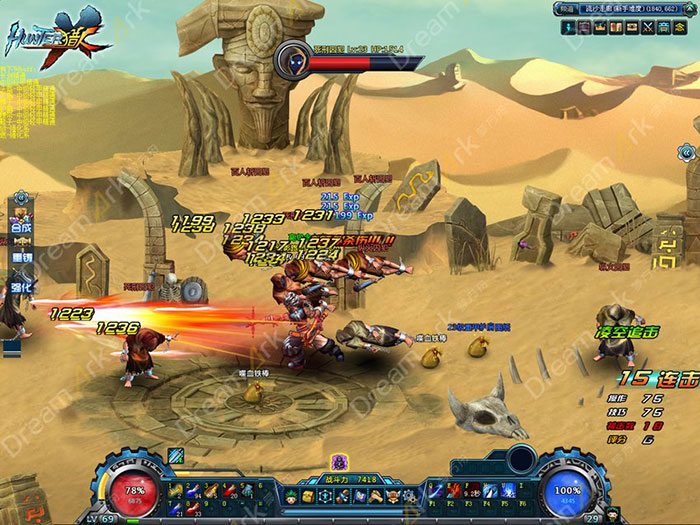Screen dimensions: 700x525
Task: Click the blue sword skill icon above hotbar
Action: click(176, 456)
